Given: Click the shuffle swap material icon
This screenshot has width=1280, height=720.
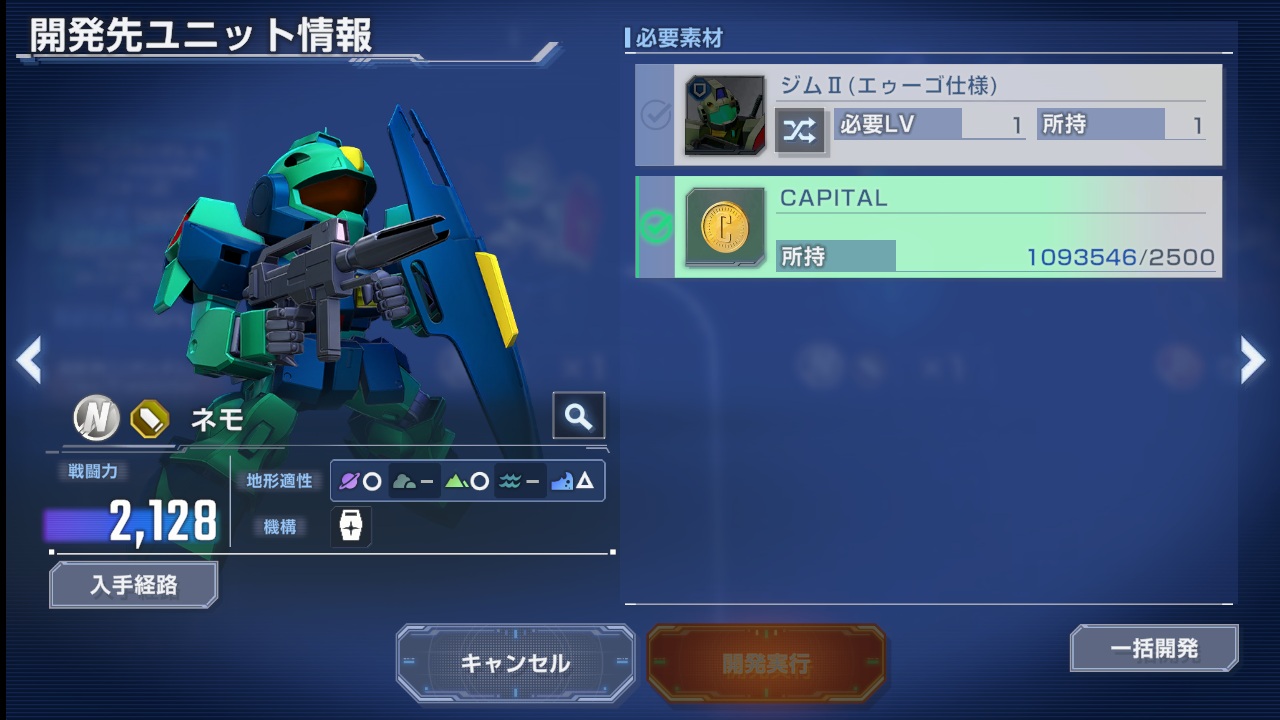Looking at the screenshot, I should tap(800, 130).
